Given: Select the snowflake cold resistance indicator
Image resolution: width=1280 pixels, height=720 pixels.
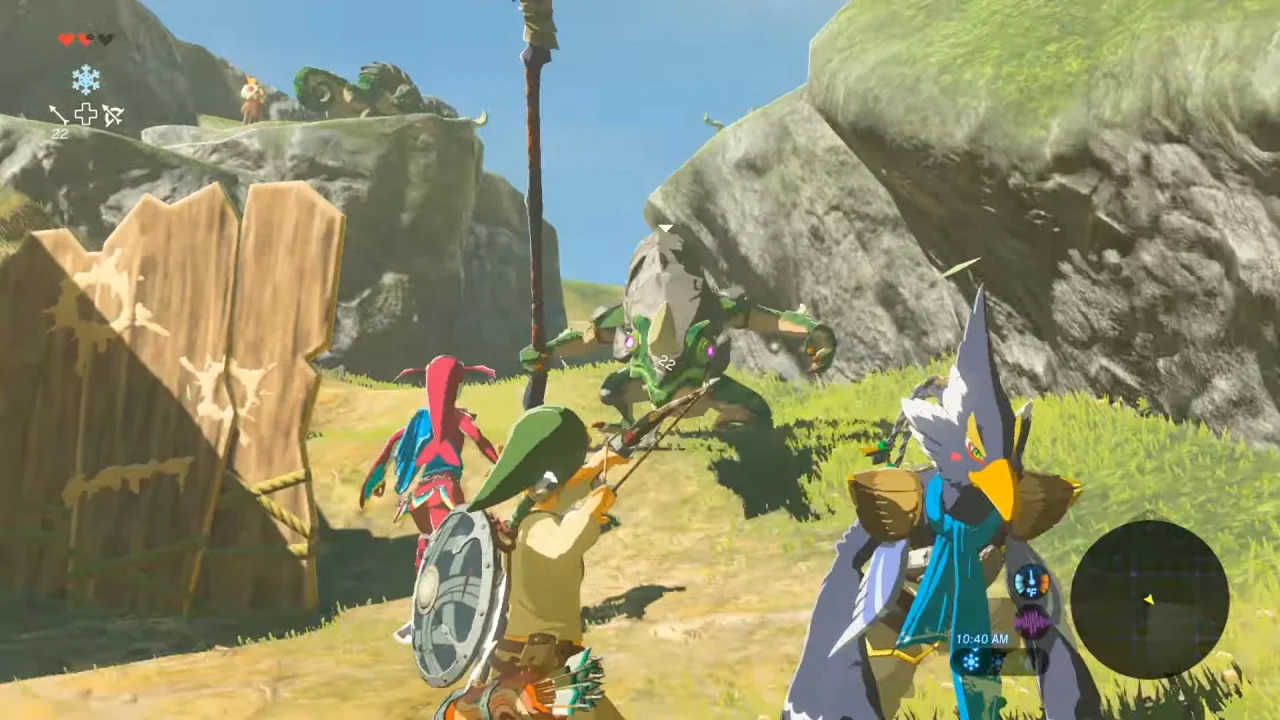Looking at the screenshot, I should [85, 79].
